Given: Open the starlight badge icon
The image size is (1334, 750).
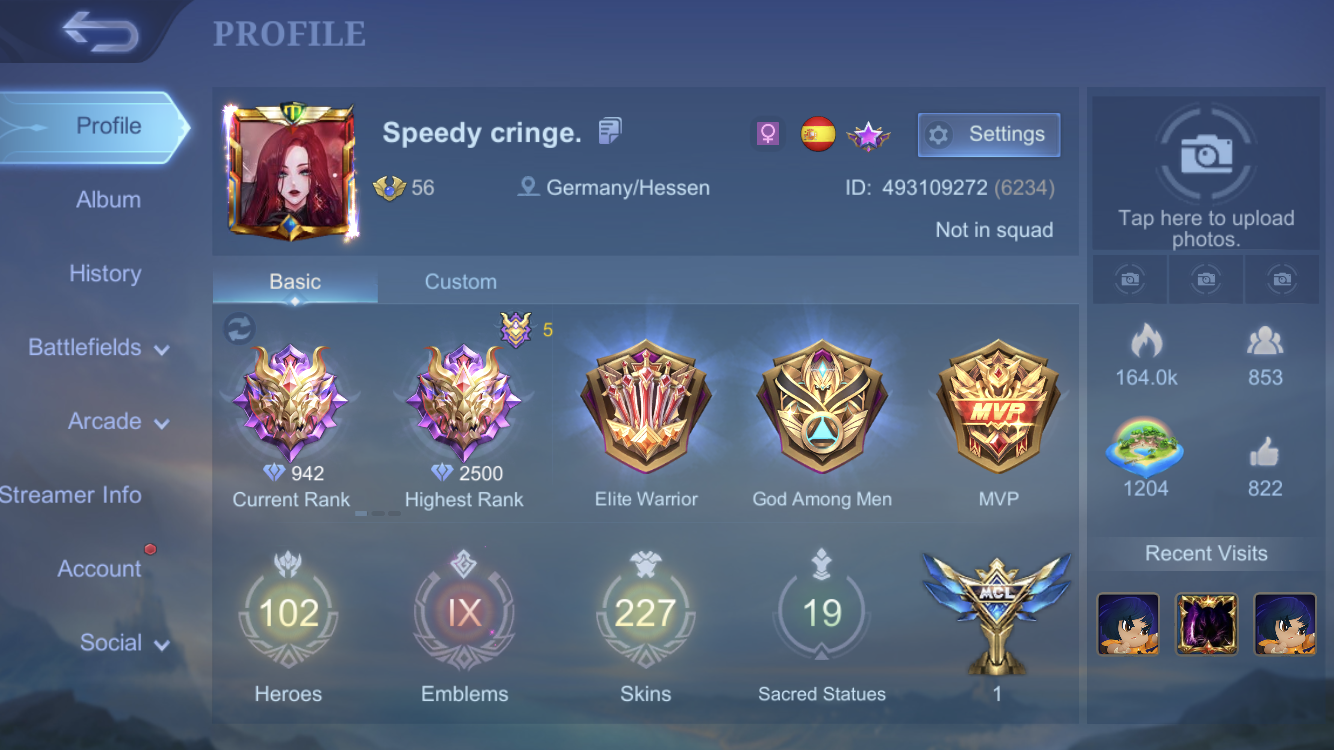Looking at the screenshot, I should pyautogui.click(x=867, y=133).
